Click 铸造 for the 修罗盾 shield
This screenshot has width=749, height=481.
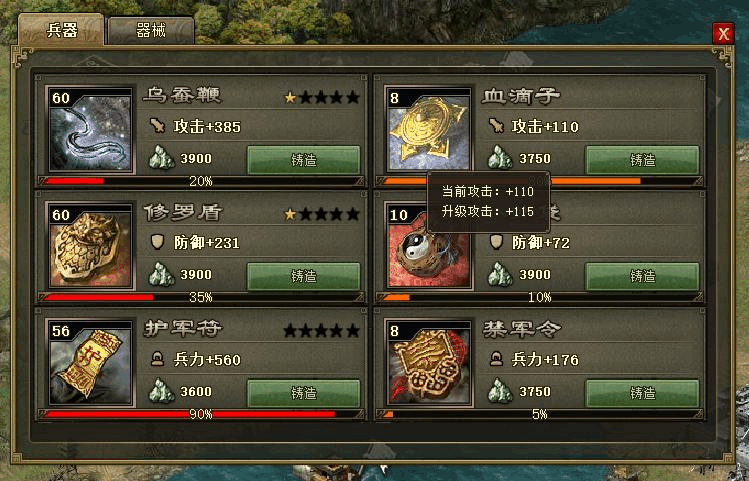point(303,275)
